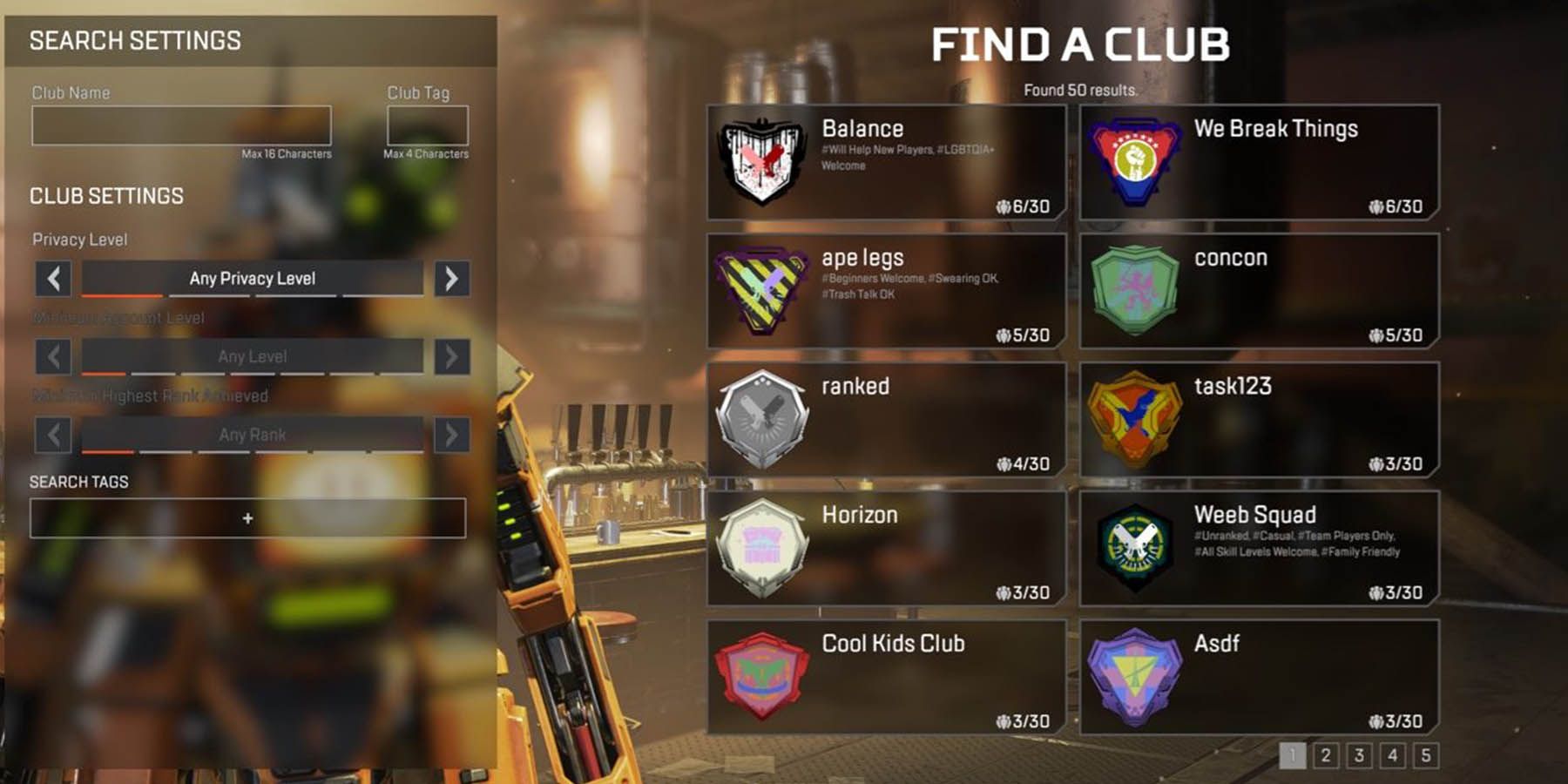Pick the Horizon club entry
1568x784 pixels.
point(887,549)
